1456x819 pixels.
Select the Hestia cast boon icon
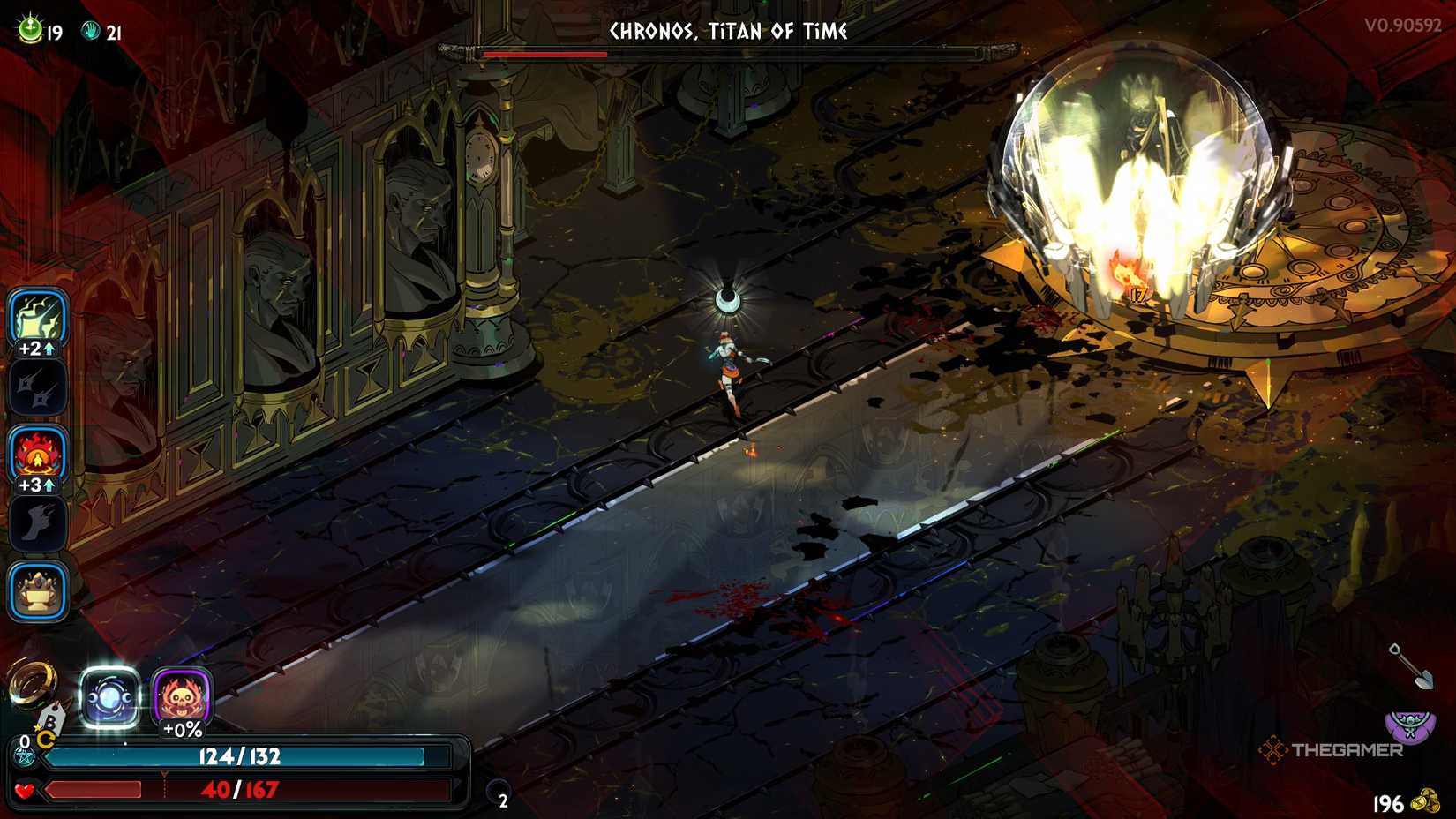click(37, 455)
